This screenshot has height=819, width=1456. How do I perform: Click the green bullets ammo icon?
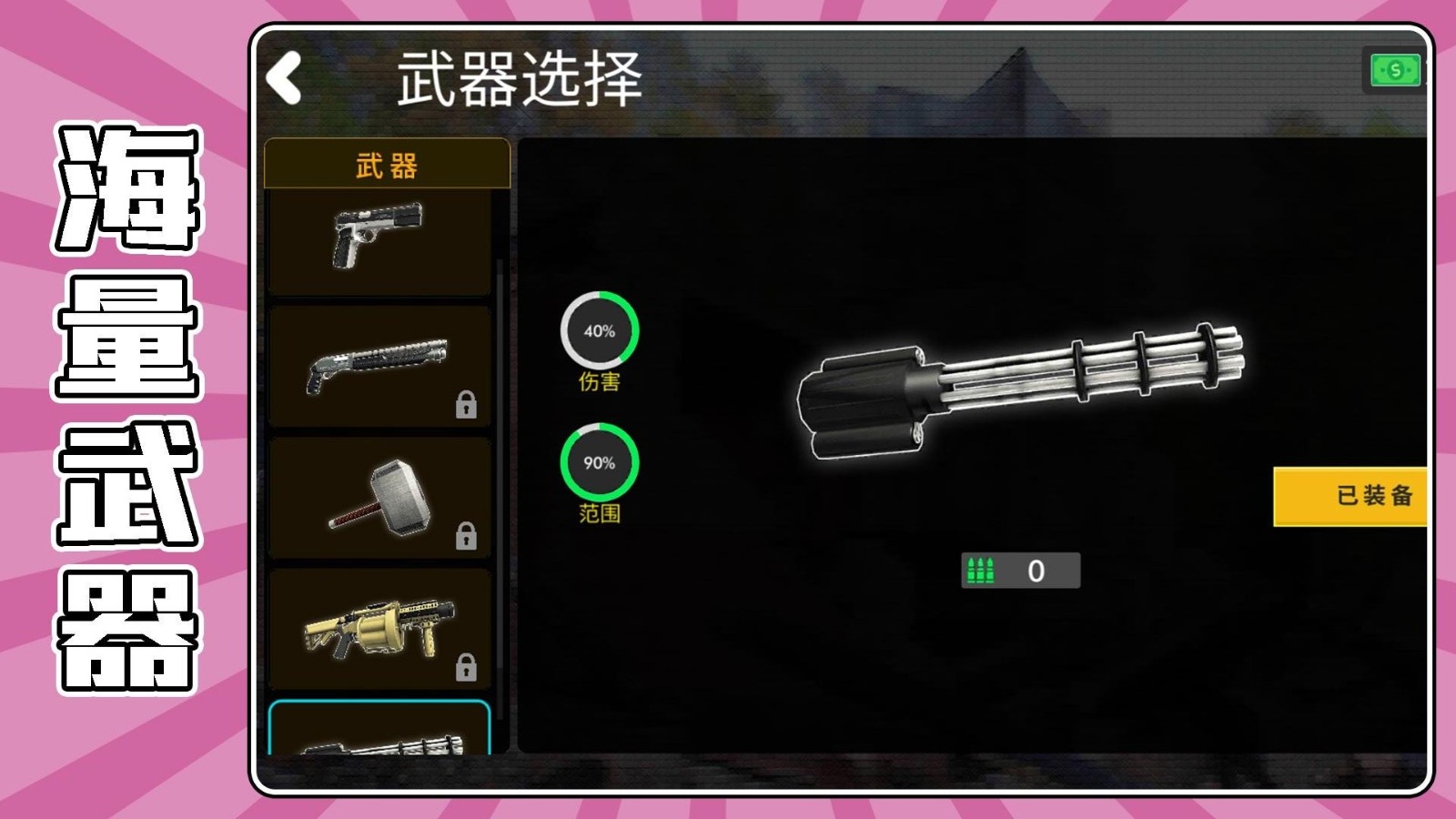pyautogui.click(x=981, y=569)
